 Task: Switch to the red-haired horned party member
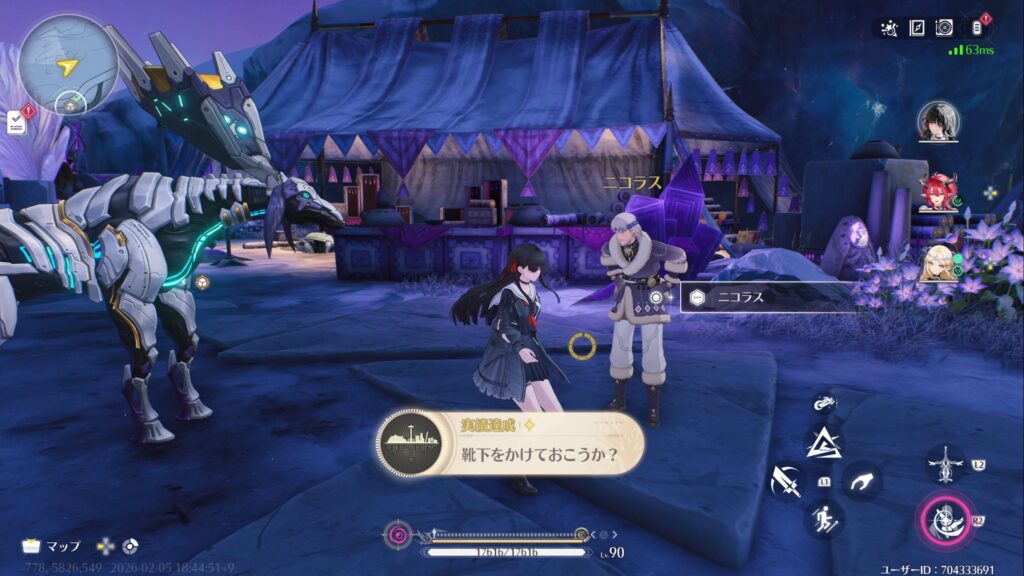[x=938, y=193]
